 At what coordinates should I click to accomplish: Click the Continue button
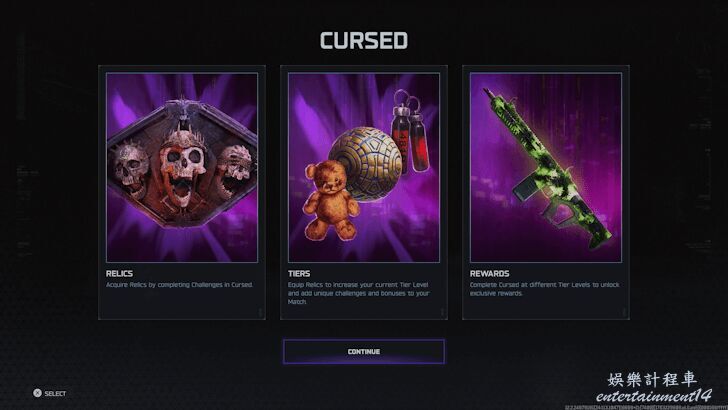[x=363, y=352]
